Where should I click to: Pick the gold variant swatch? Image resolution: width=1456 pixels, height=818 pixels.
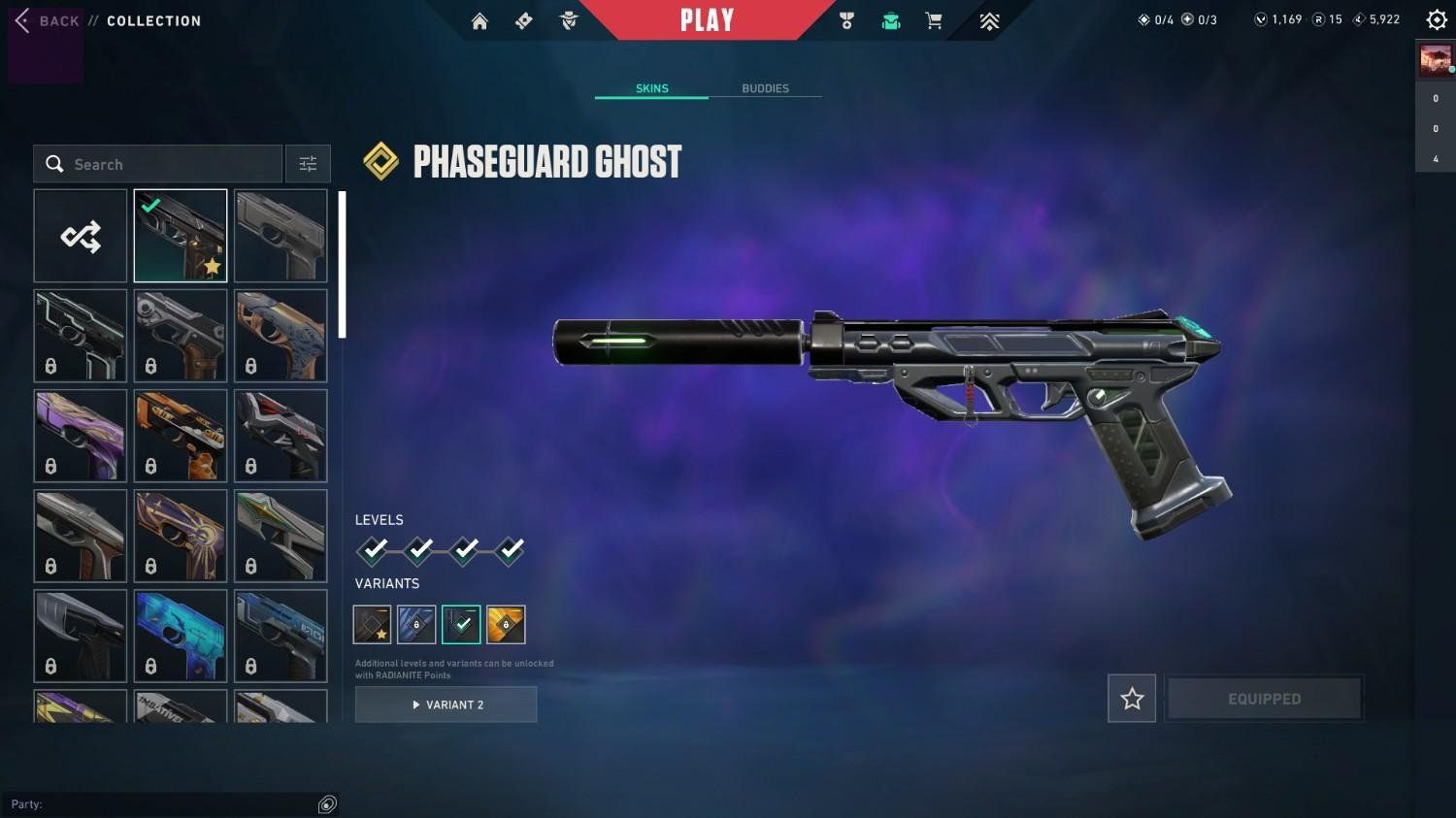(506, 625)
